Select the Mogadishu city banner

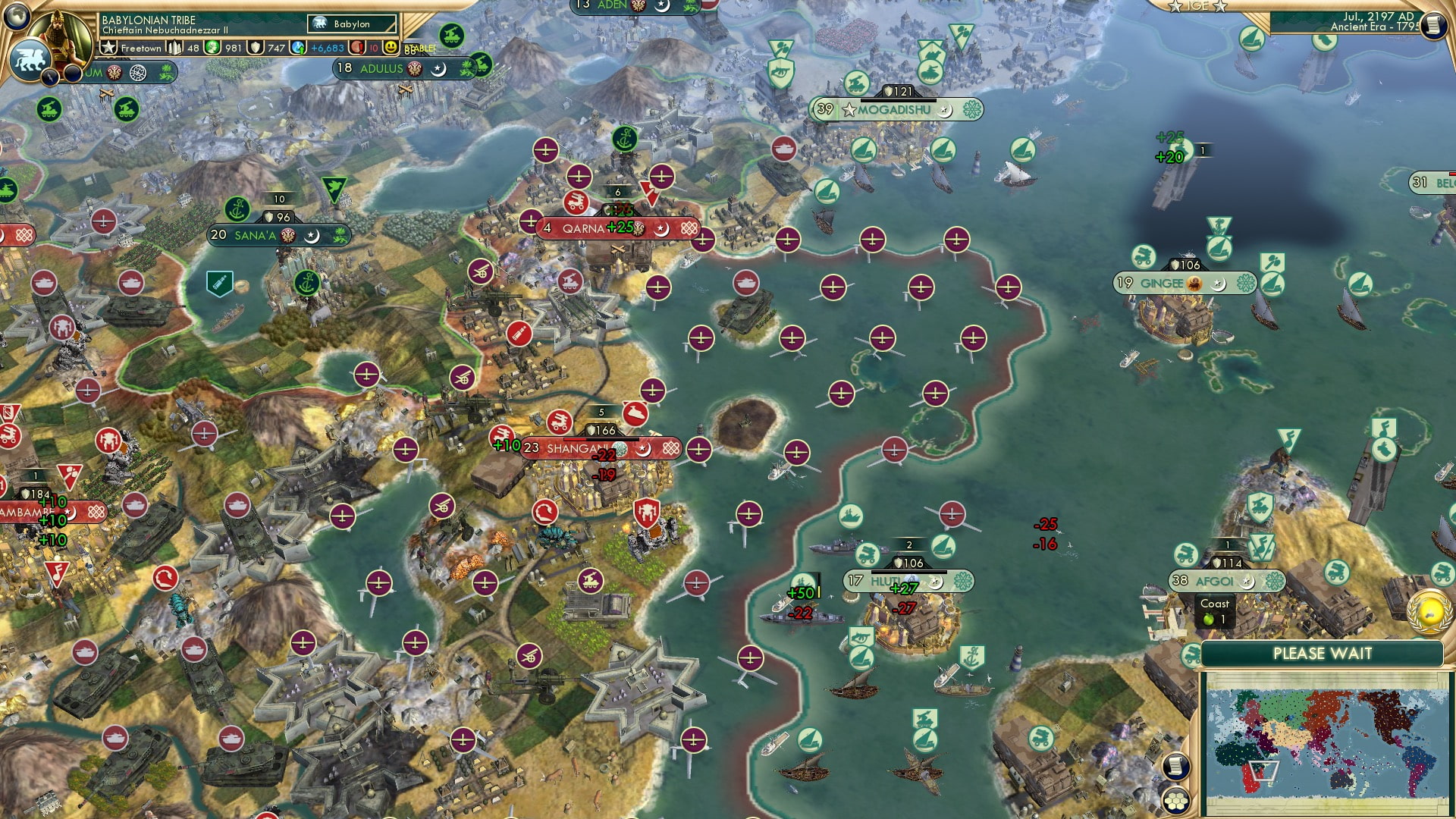[895, 110]
